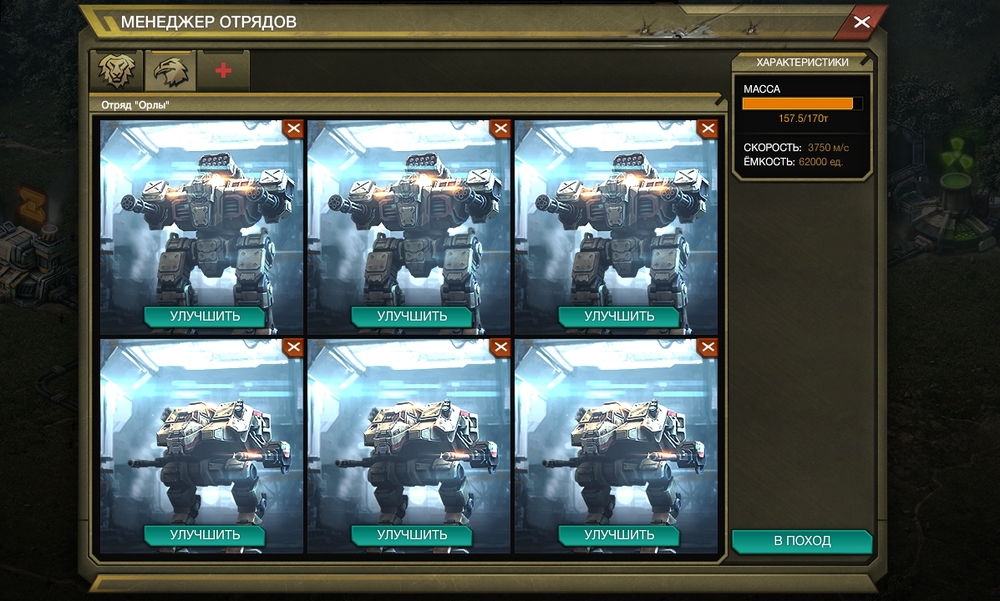Screen dimensions: 1000x601
Task: Close the squad manager window
Action: click(861, 21)
